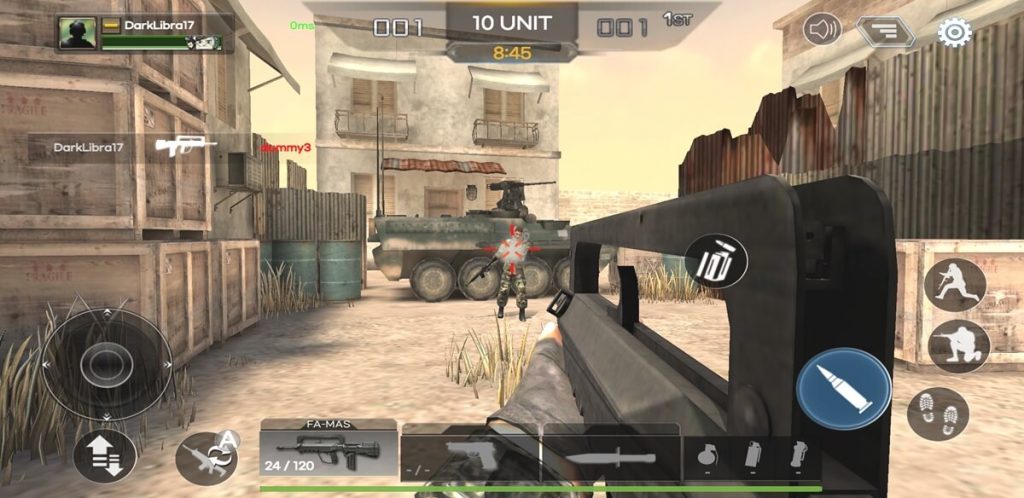The width and height of the screenshot is (1024, 498).
Task: Open the scoreboard list button
Action: coord(885,32)
